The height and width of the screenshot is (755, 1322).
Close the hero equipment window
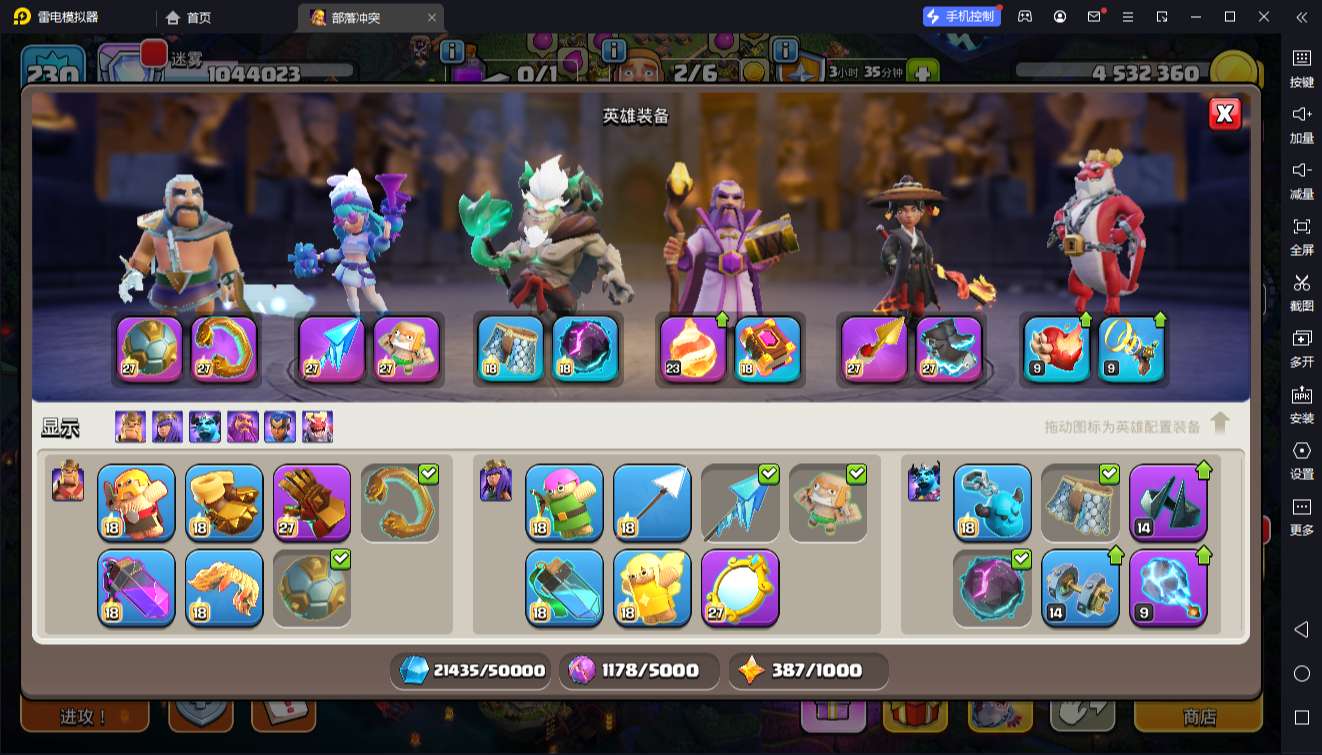coord(1224,114)
